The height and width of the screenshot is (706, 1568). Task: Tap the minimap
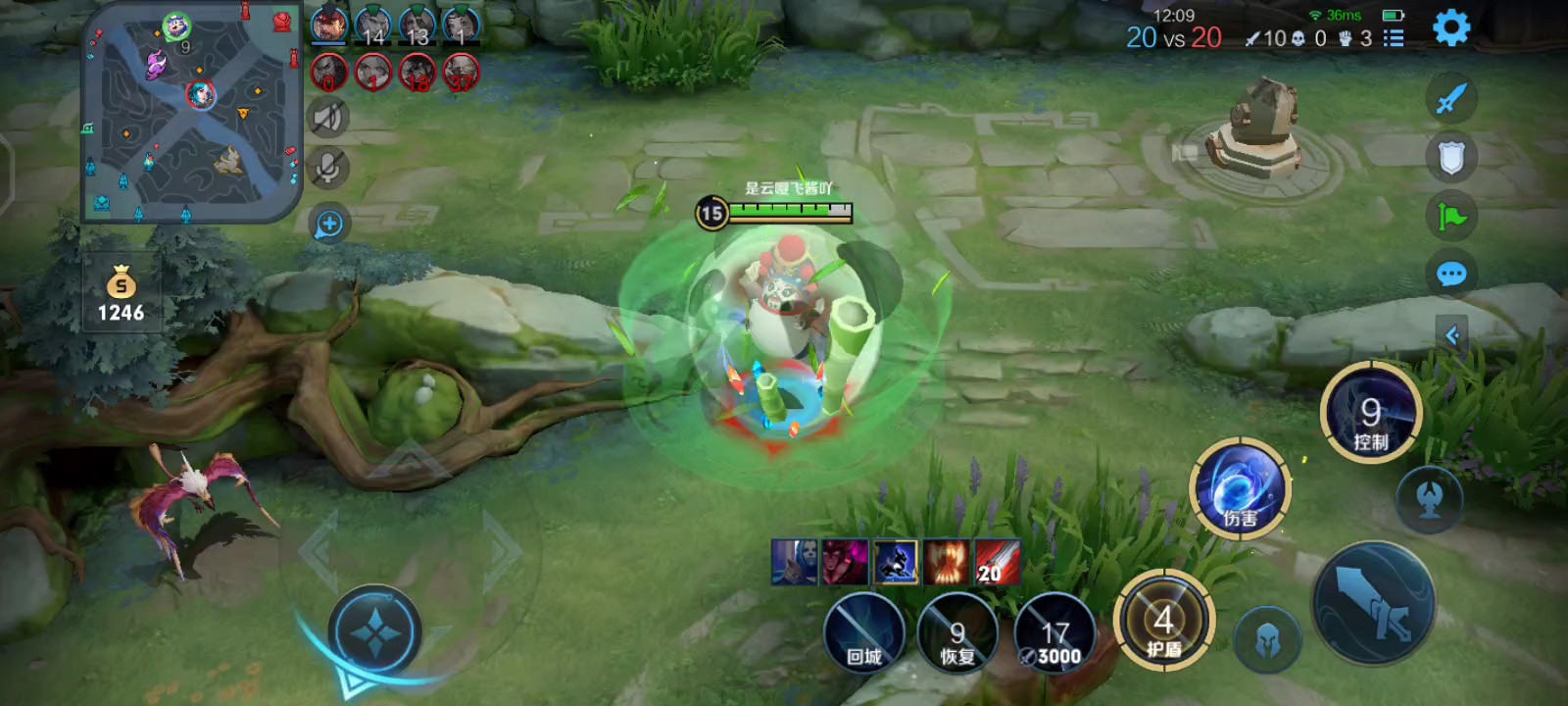tap(190, 113)
